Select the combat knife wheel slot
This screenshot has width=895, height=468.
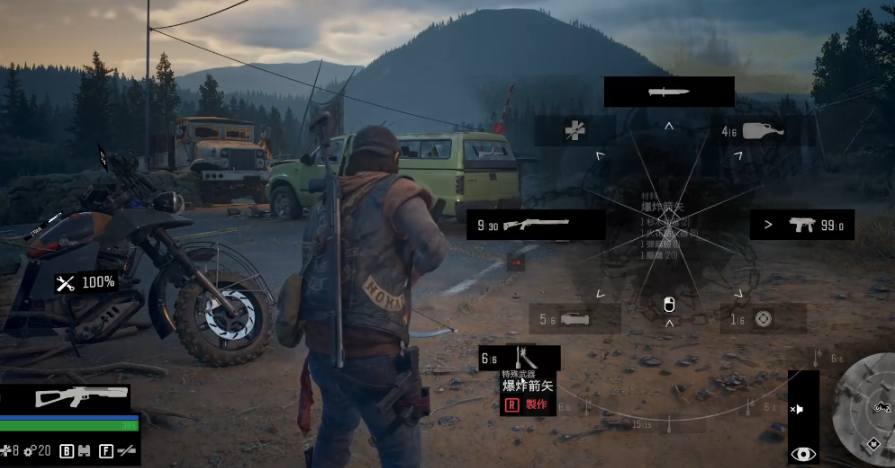669,92
